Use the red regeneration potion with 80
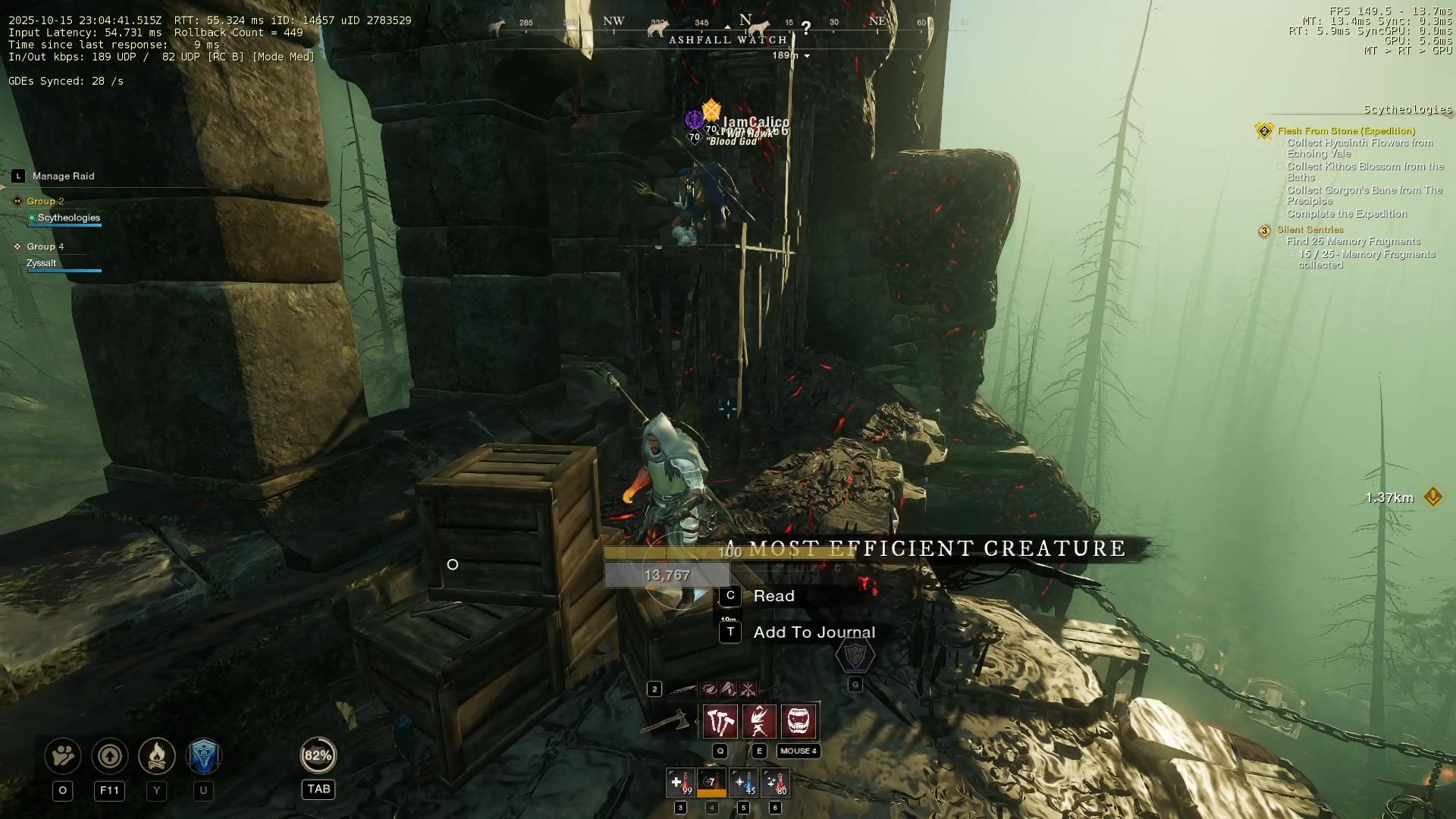 [x=775, y=783]
